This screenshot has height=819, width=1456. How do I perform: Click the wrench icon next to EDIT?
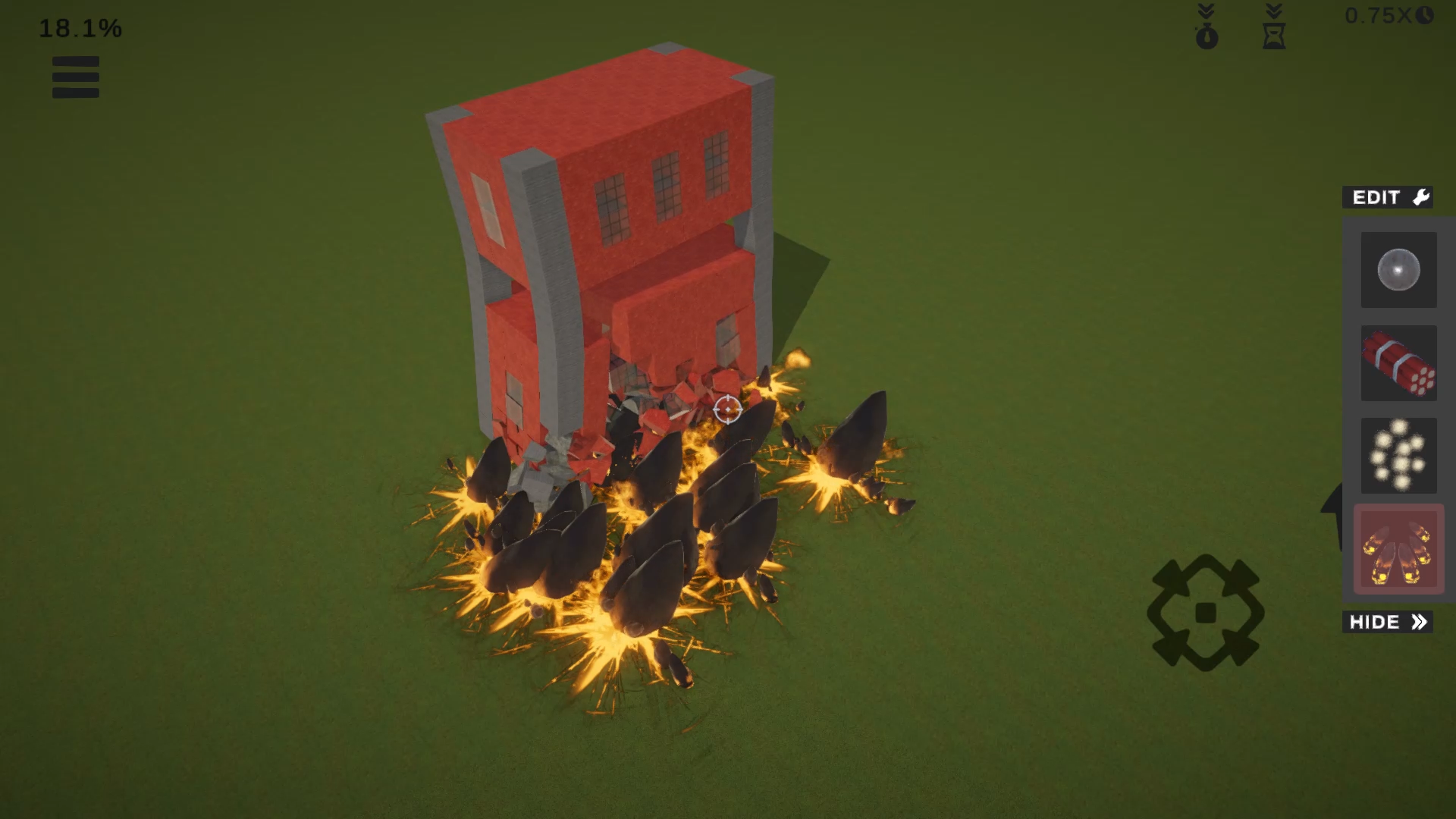tap(1421, 197)
